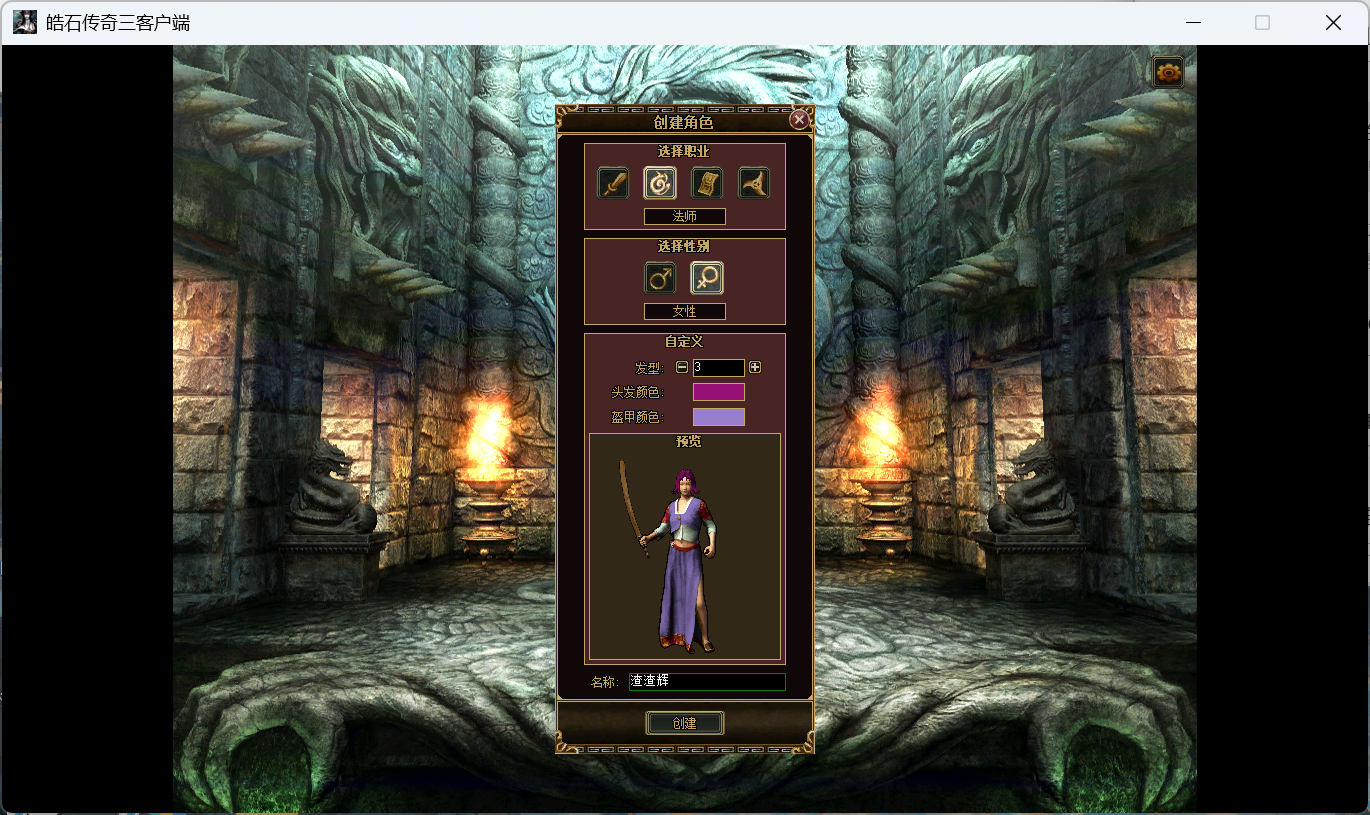Viewport: 1370px width, 815px height.
Task: Click the 名称 name input field
Action: [707, 681]
